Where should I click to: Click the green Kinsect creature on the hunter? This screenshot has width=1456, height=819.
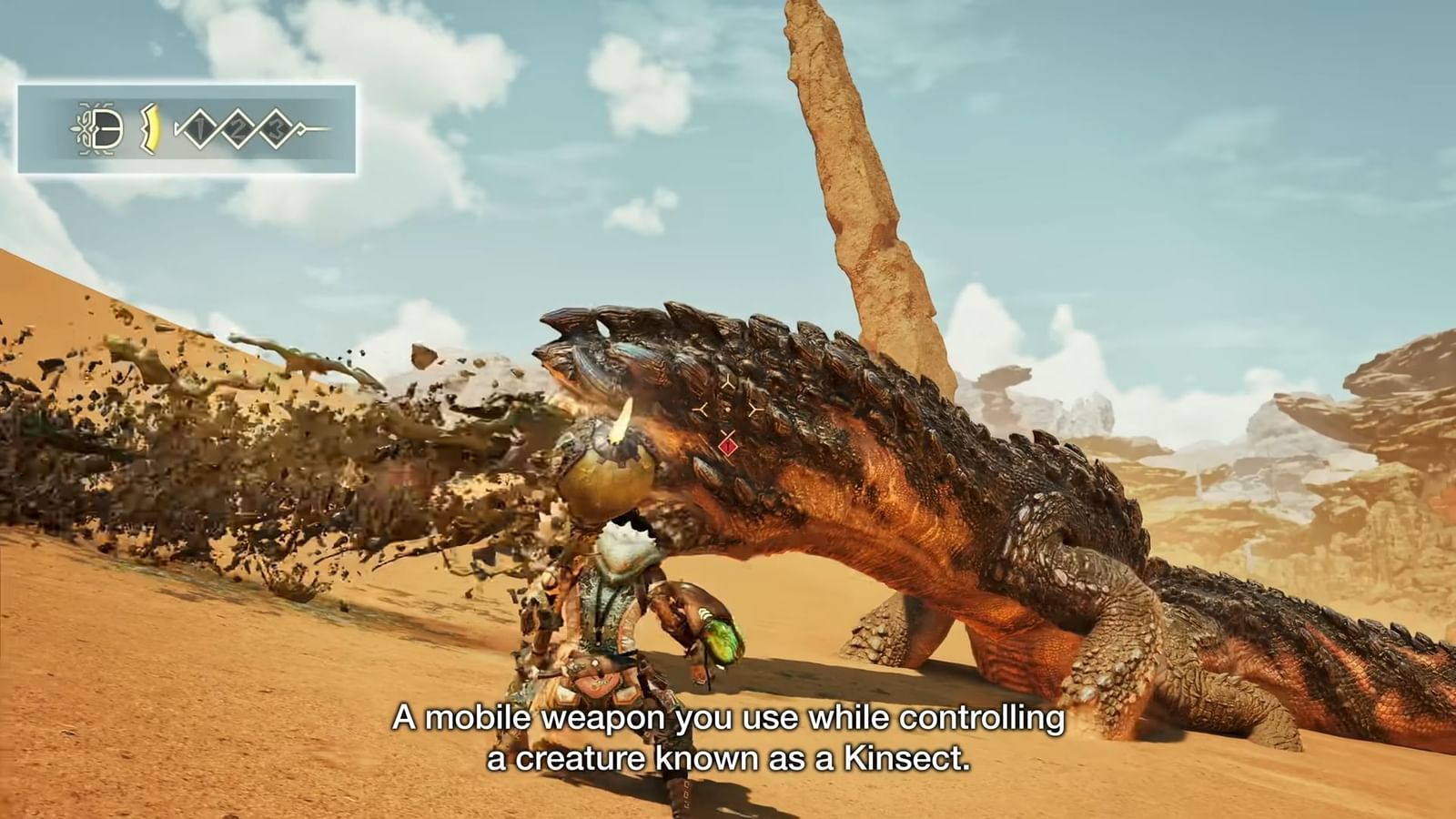point(719,637)
